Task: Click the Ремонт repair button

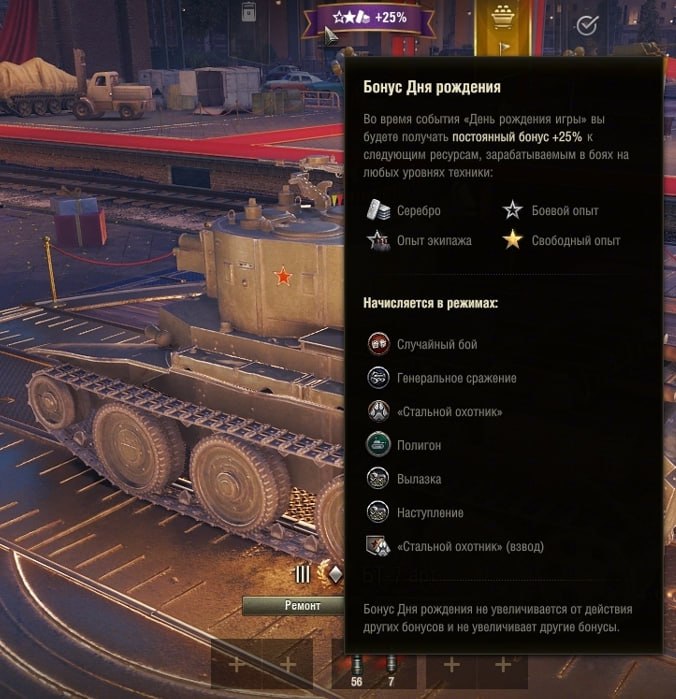Action: point(302,606)
